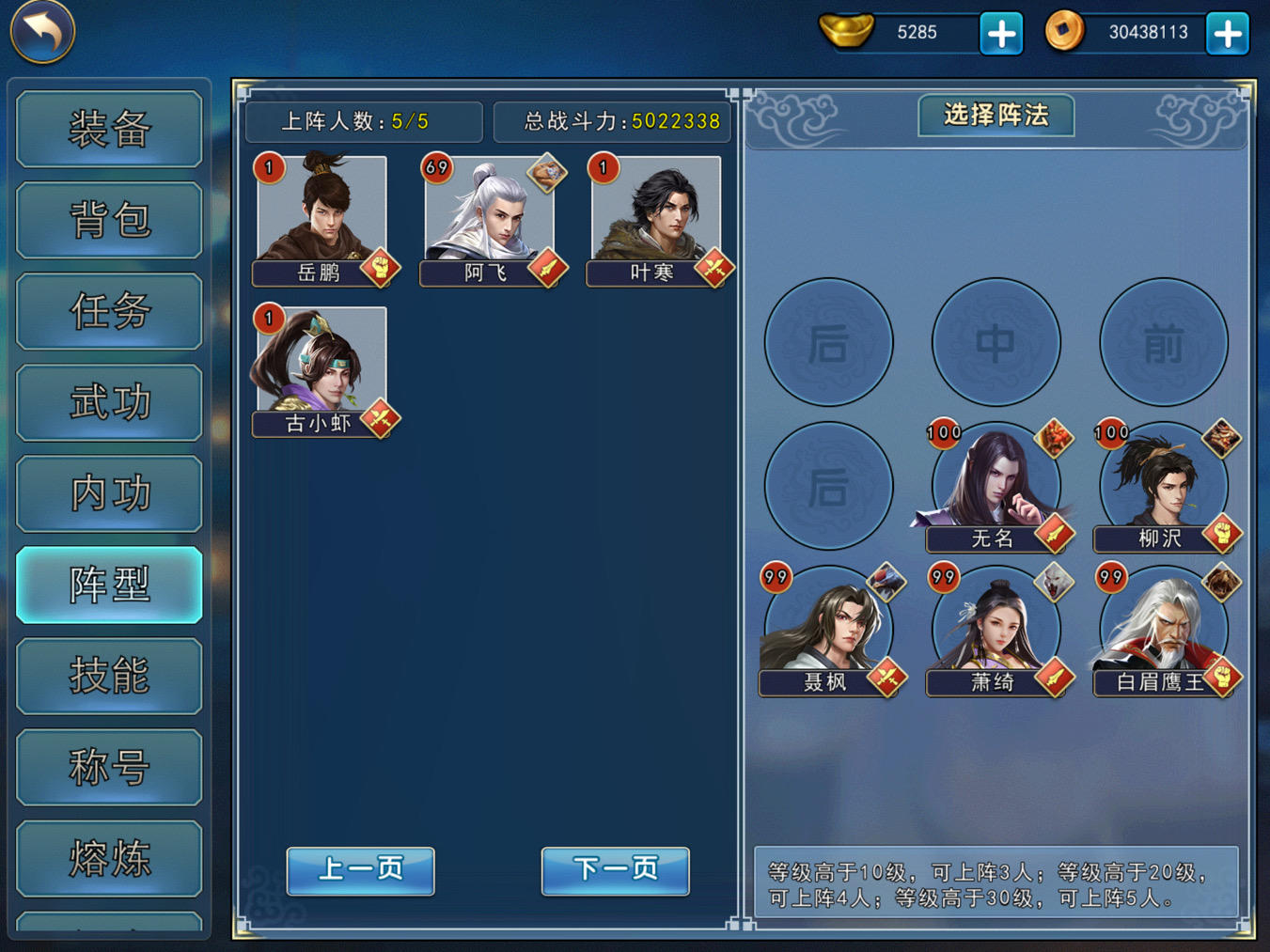Add more gold ingots with plus button
The width and height of the screenshot is (1270, 952).
click(1001, 34)
